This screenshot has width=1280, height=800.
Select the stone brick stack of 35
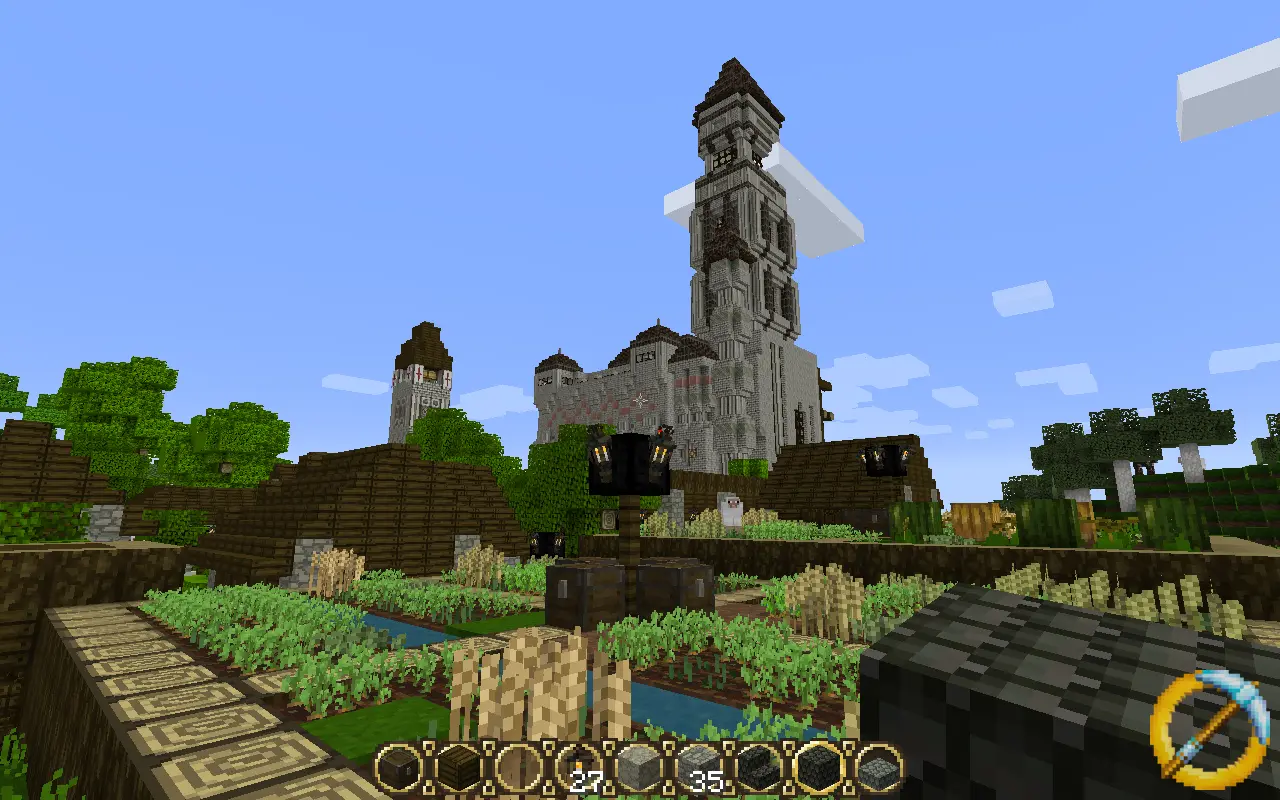698,768
